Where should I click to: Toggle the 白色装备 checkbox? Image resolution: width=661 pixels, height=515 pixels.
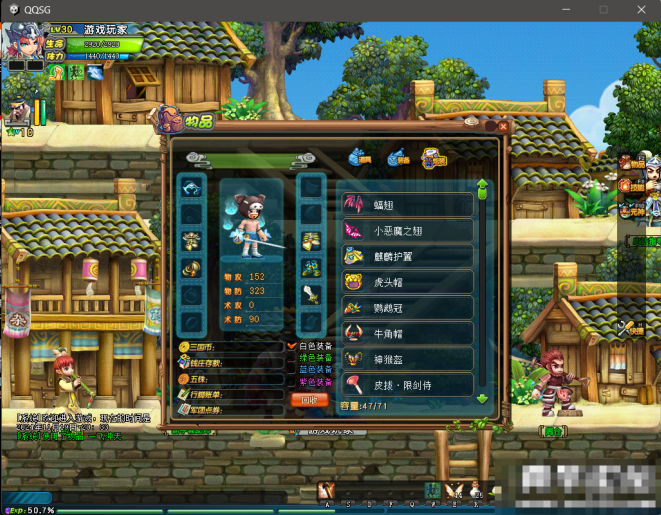292,346
